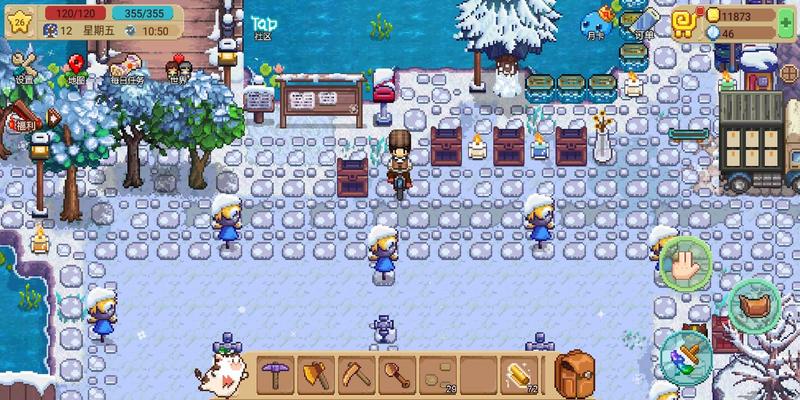Open the 社区 community button
This screenshot has width=800, height=400.
263,26
